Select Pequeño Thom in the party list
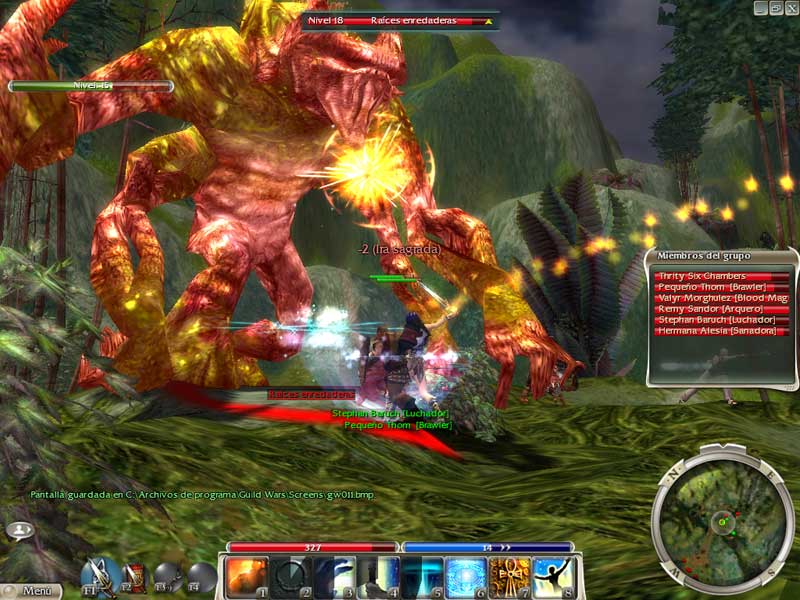The height and width of the screenshot is (600, 800). point(722,287)
